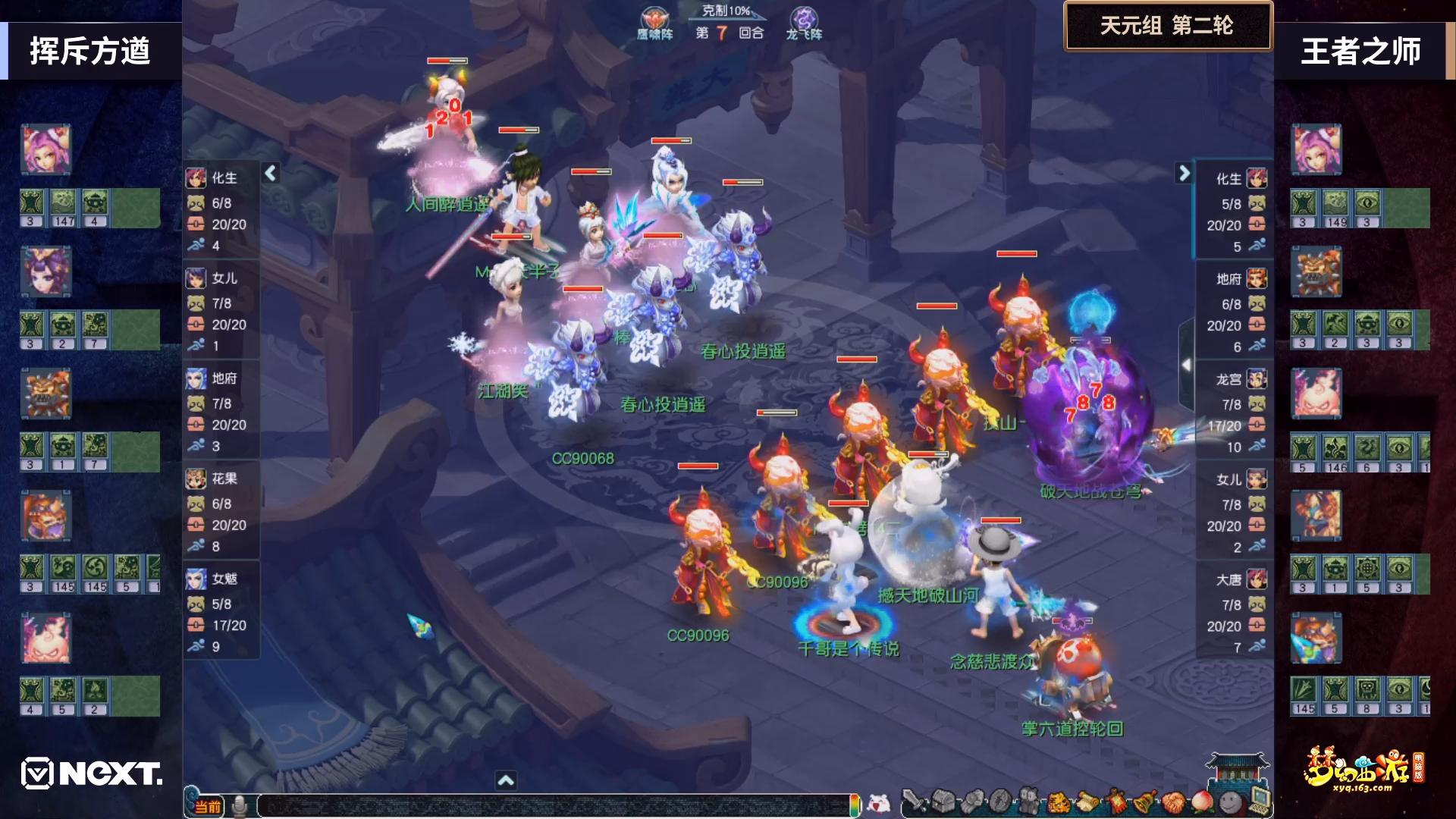The height and width of the screenshot is (819, 1456).
Task: Click the sword attack icon in toolbar
Action: [915, 802]
